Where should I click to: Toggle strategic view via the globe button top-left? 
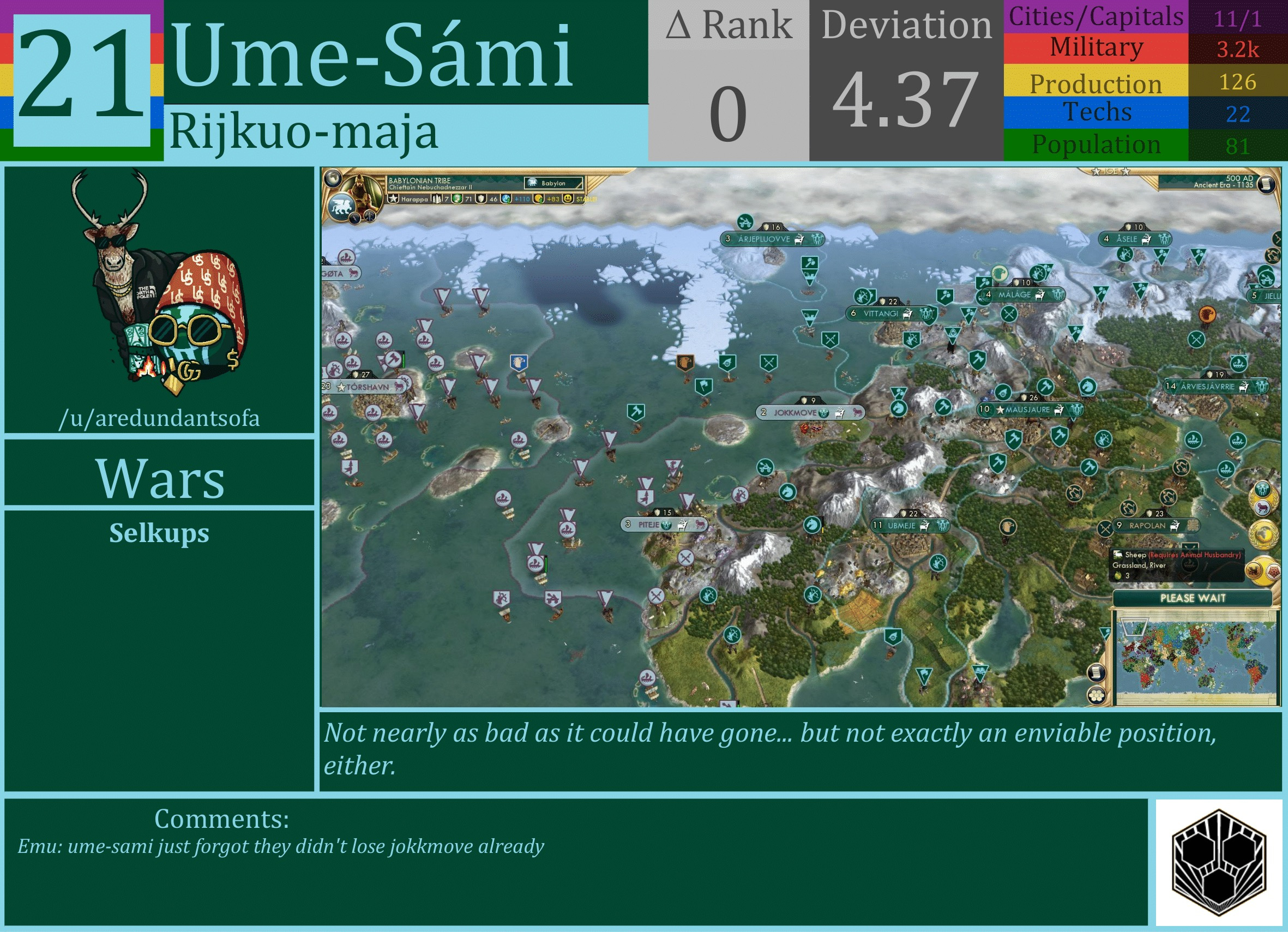(334, 179)
